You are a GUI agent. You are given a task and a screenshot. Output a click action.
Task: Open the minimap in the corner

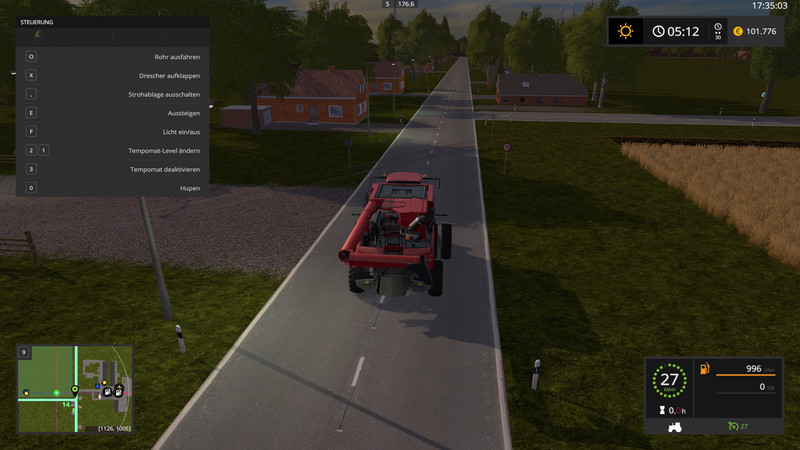[x=75, y=389]
